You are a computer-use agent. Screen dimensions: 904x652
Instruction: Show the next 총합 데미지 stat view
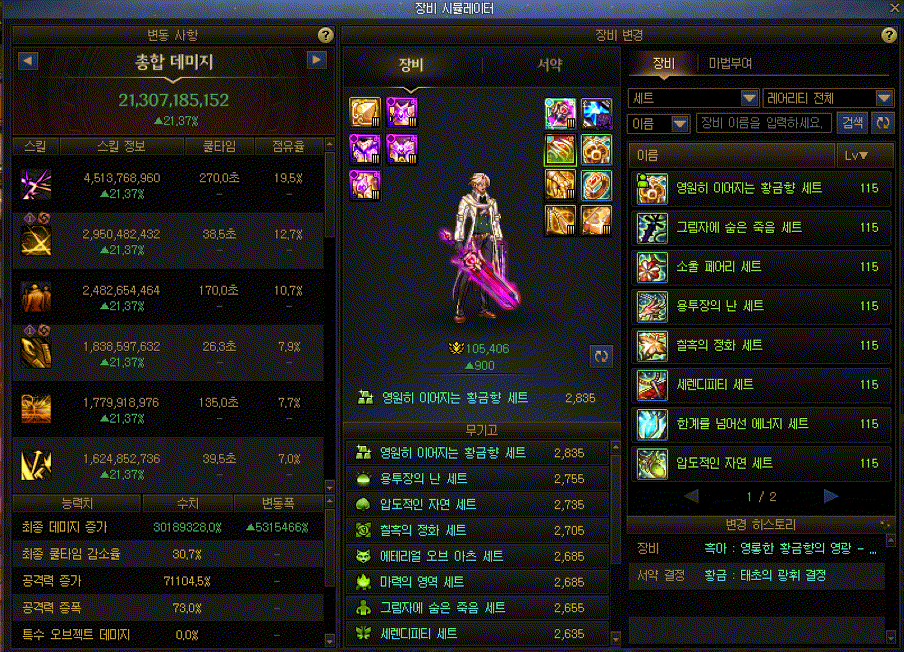tap(317, 61)
